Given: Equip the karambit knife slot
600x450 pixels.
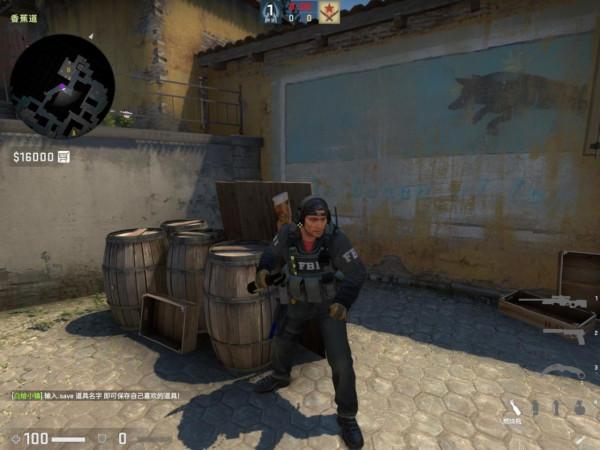Looking at the screenshot, I should coord(564,372).
